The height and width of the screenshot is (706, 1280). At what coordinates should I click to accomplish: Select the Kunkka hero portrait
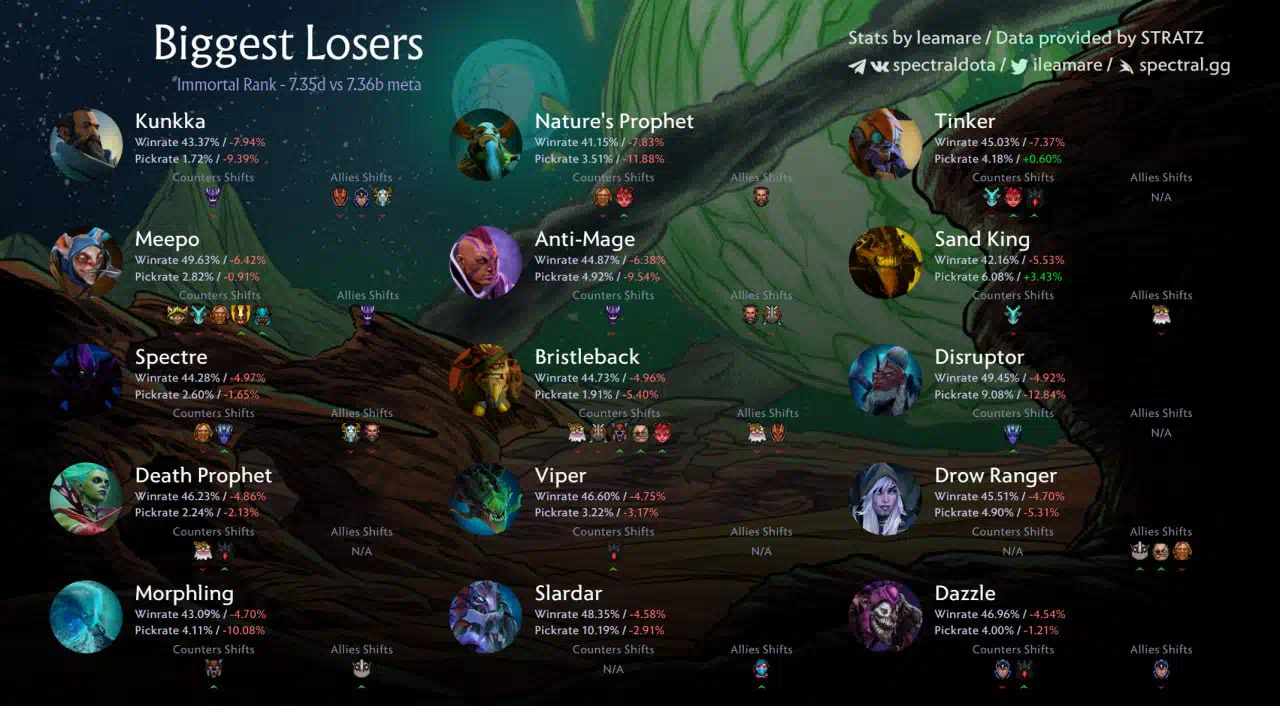point(86,145)
